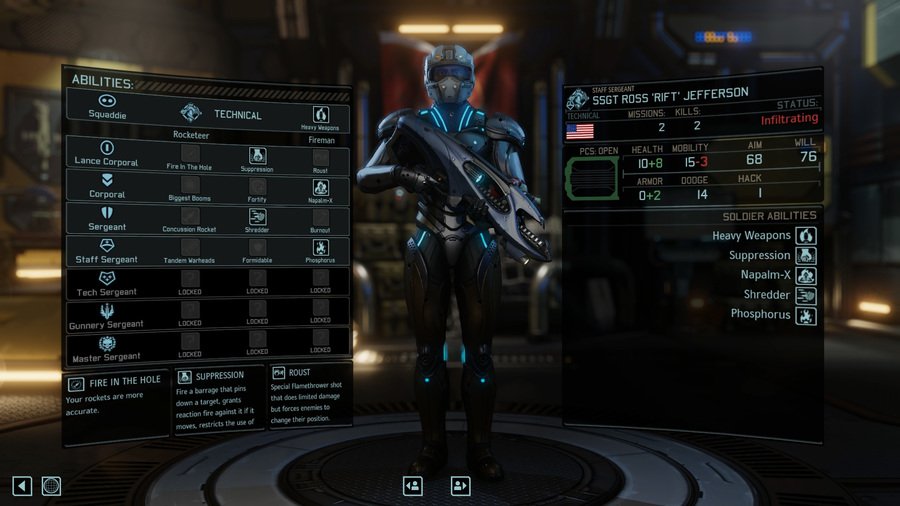This screenshot has height=506, width=900.
Task: Select the Concussion Rocket ability
Action: [x=190, y=217]
